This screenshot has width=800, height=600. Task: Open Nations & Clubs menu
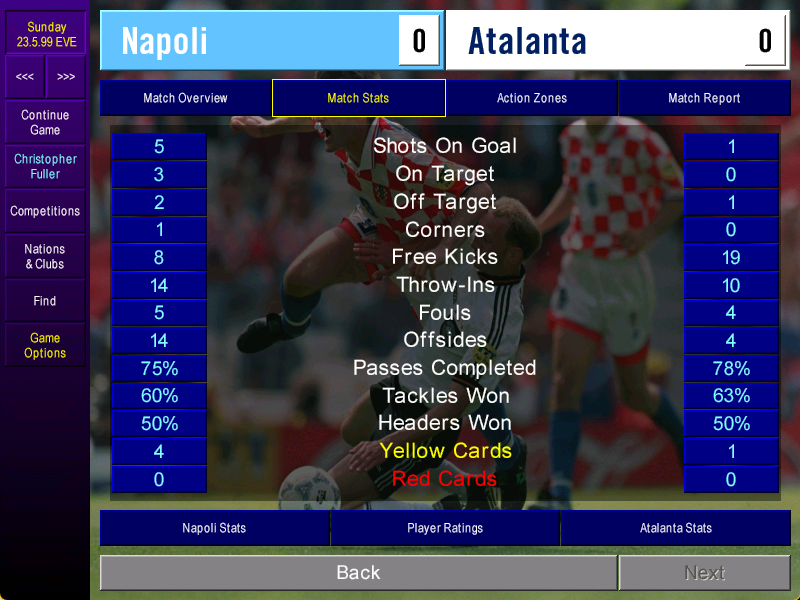point(45,256)
